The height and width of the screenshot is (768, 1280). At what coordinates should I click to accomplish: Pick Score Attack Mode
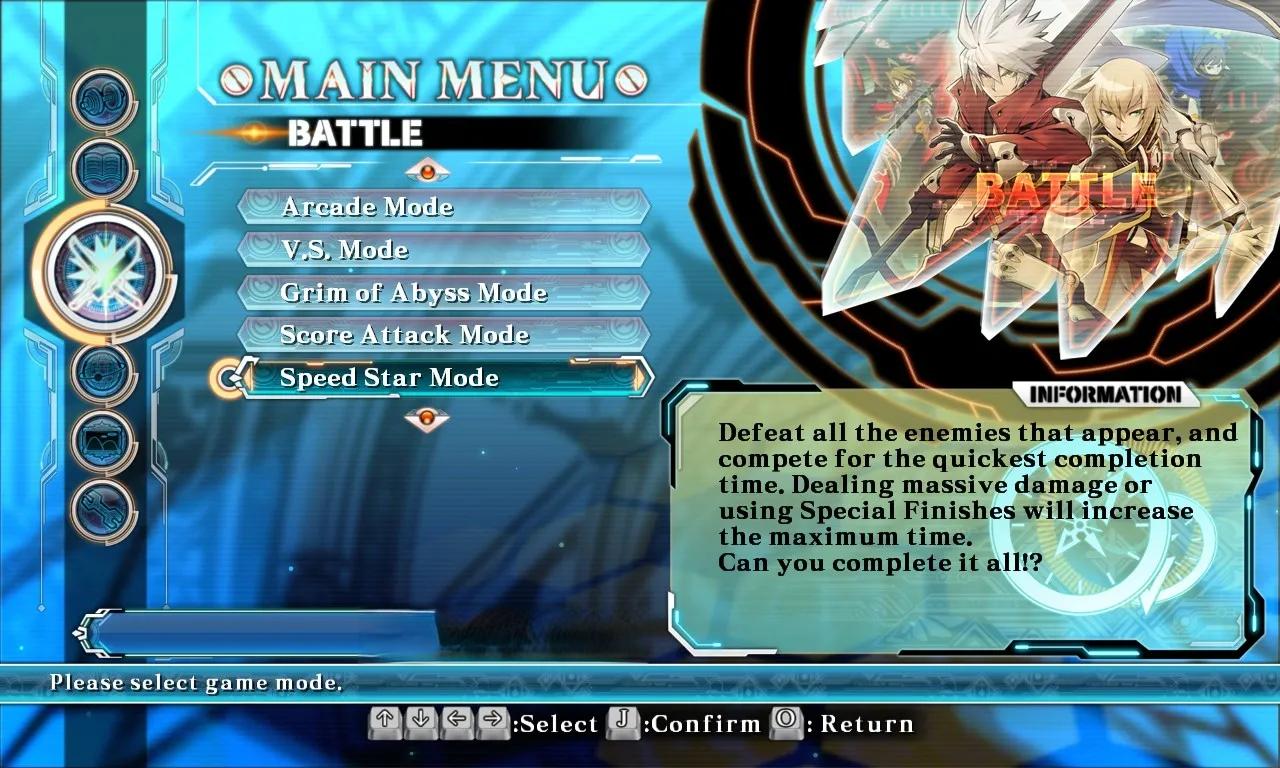pyautogui.click(x=443, y=335)
